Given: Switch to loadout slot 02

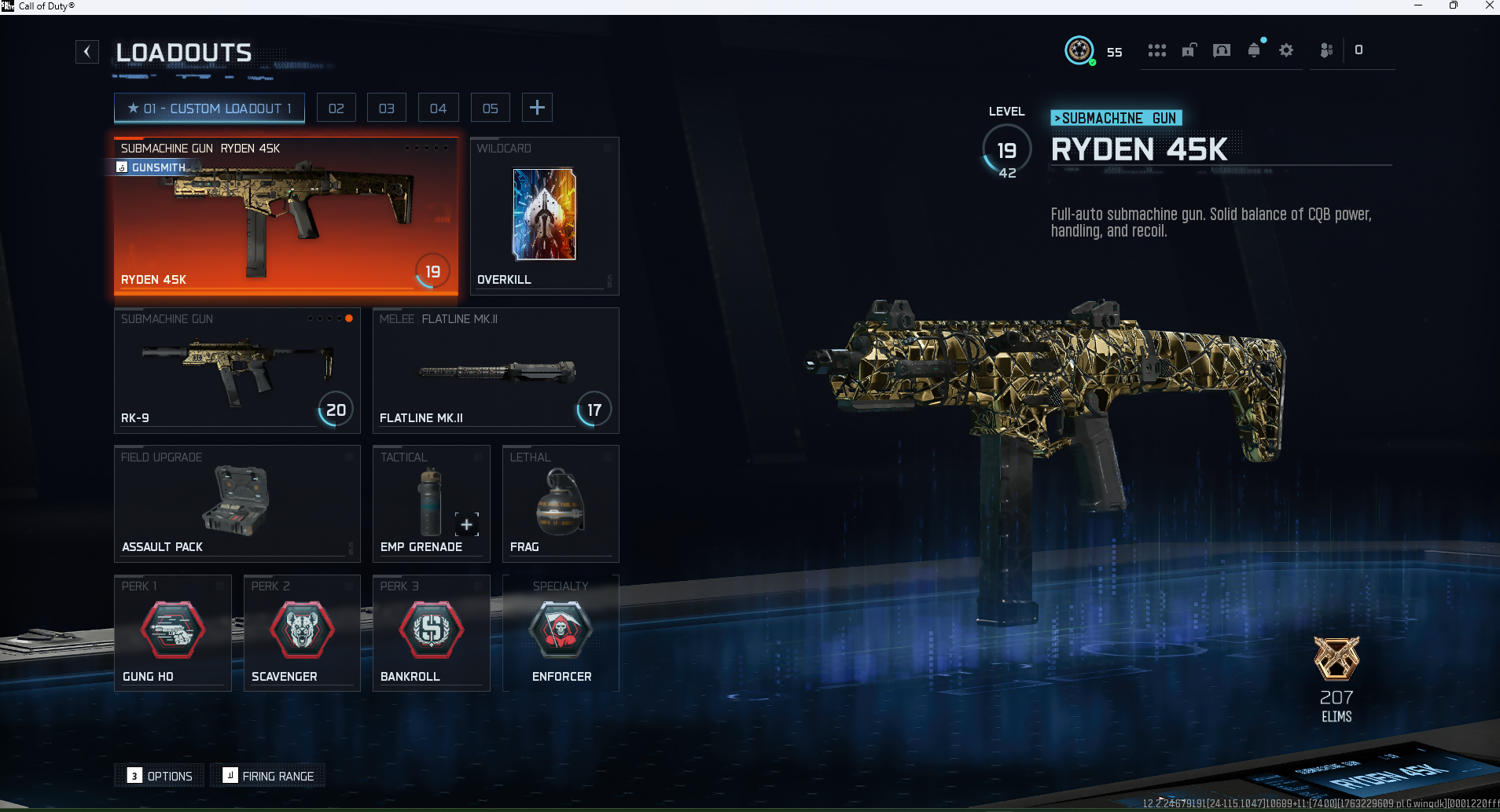Looking at the screenshot, I should click(x=336, y=108).
